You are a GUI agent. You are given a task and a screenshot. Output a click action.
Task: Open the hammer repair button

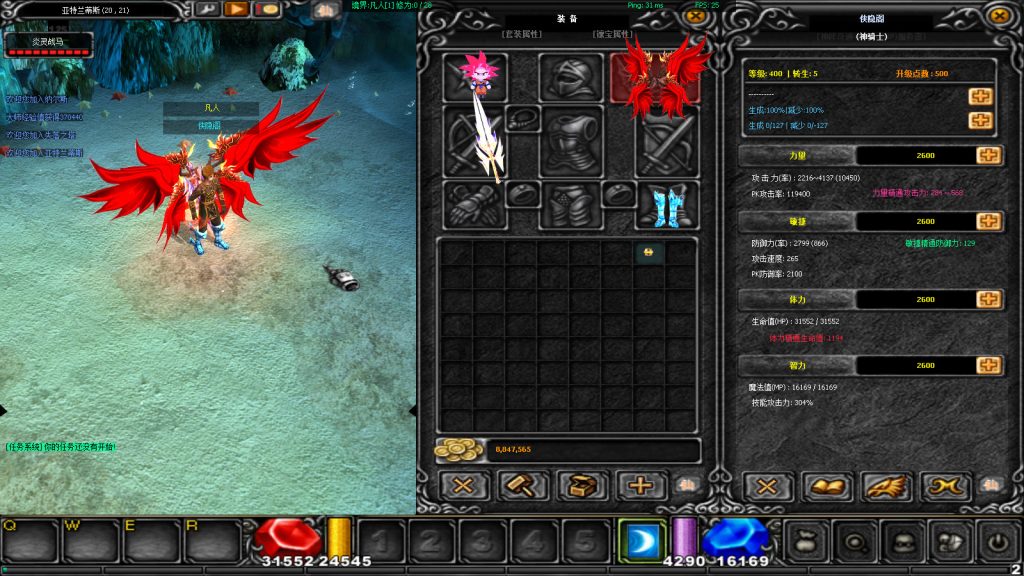pos(524,486)
